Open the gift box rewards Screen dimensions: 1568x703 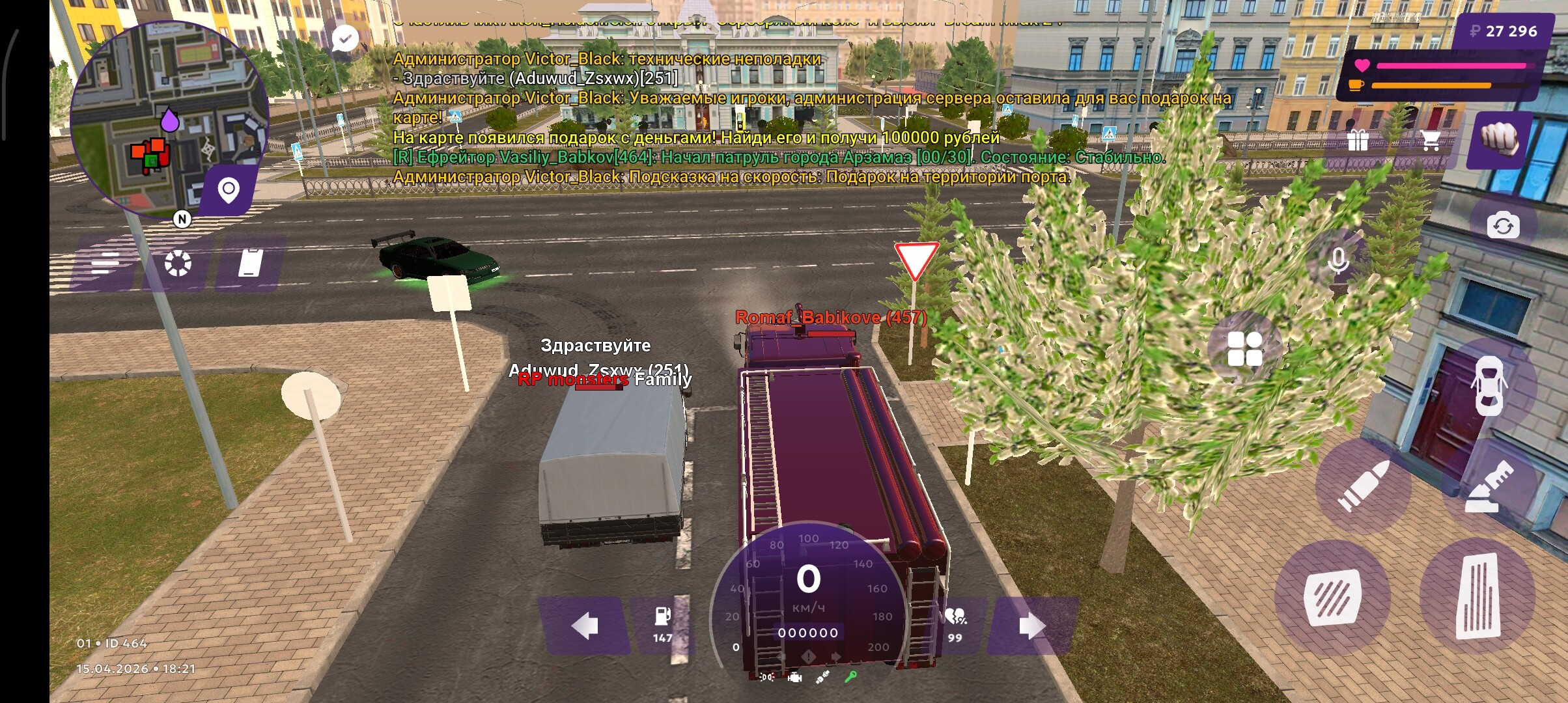1358,140
